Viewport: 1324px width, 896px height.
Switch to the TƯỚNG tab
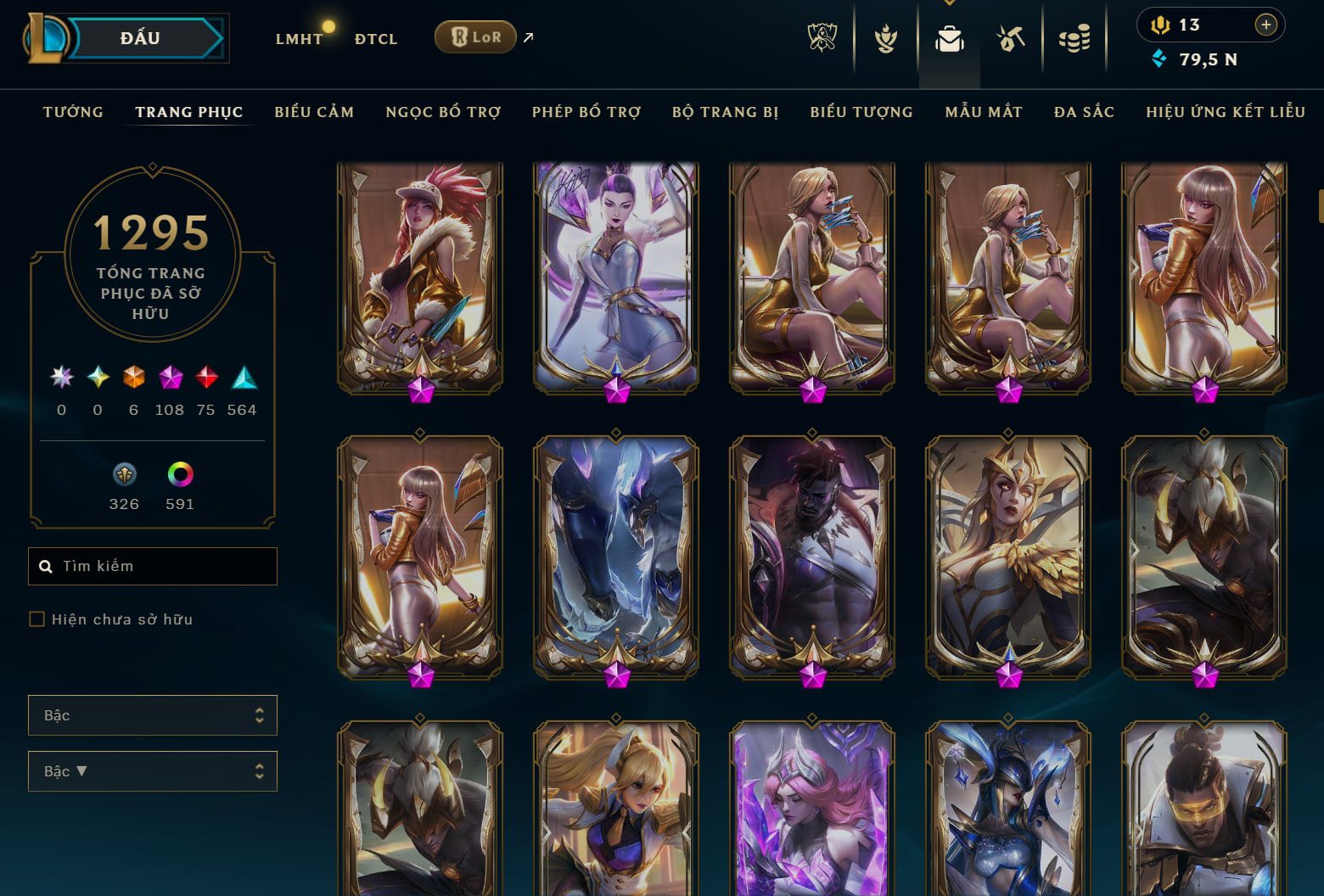(x=73, y=111)
